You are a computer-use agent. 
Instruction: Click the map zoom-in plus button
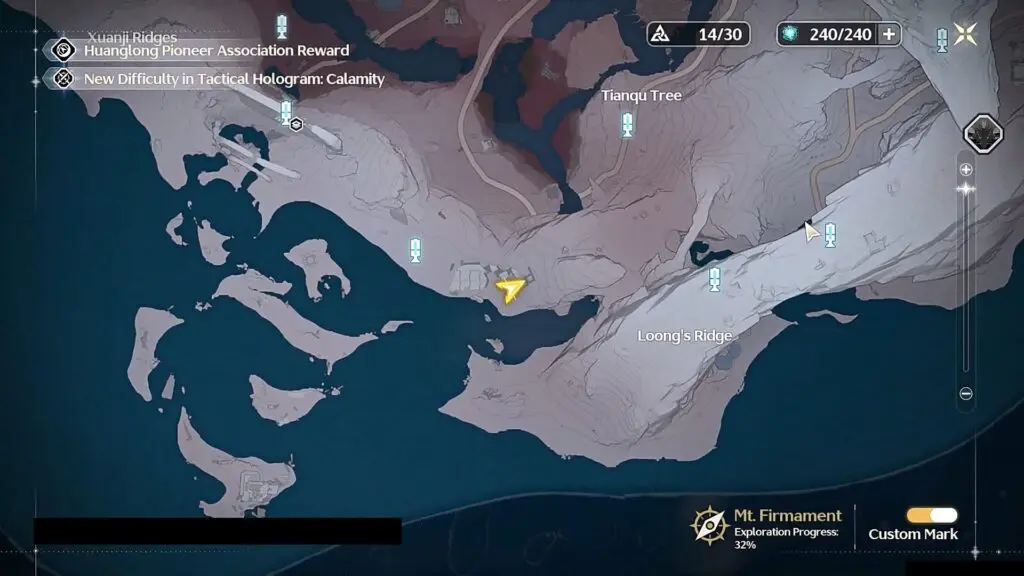pyautogui.click(x=966, y=169)
